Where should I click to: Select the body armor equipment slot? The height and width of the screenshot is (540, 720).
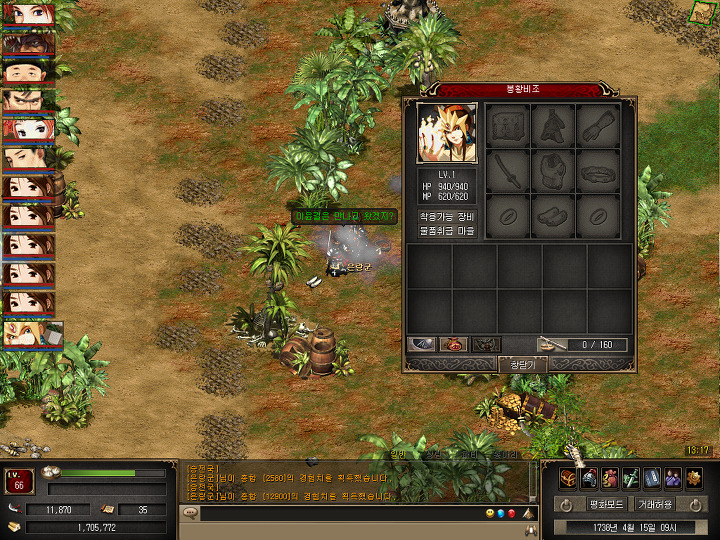tap(553, 171)
